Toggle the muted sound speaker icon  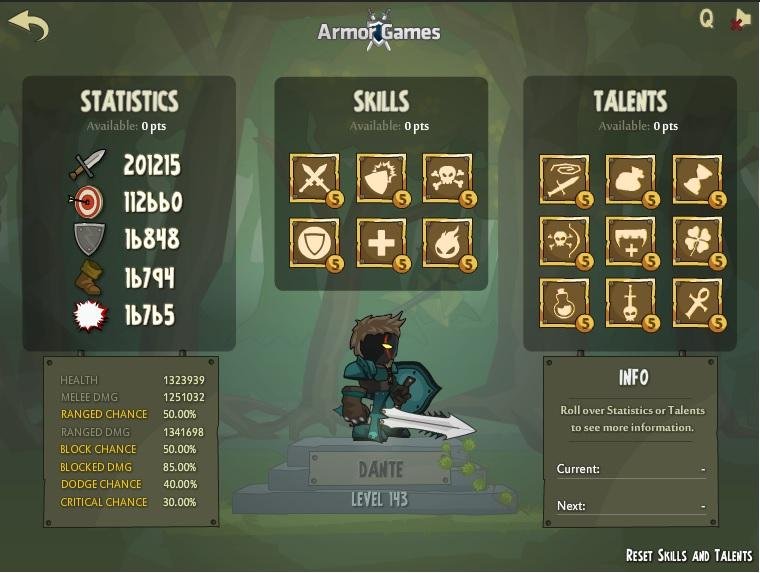tap(740, 19)
